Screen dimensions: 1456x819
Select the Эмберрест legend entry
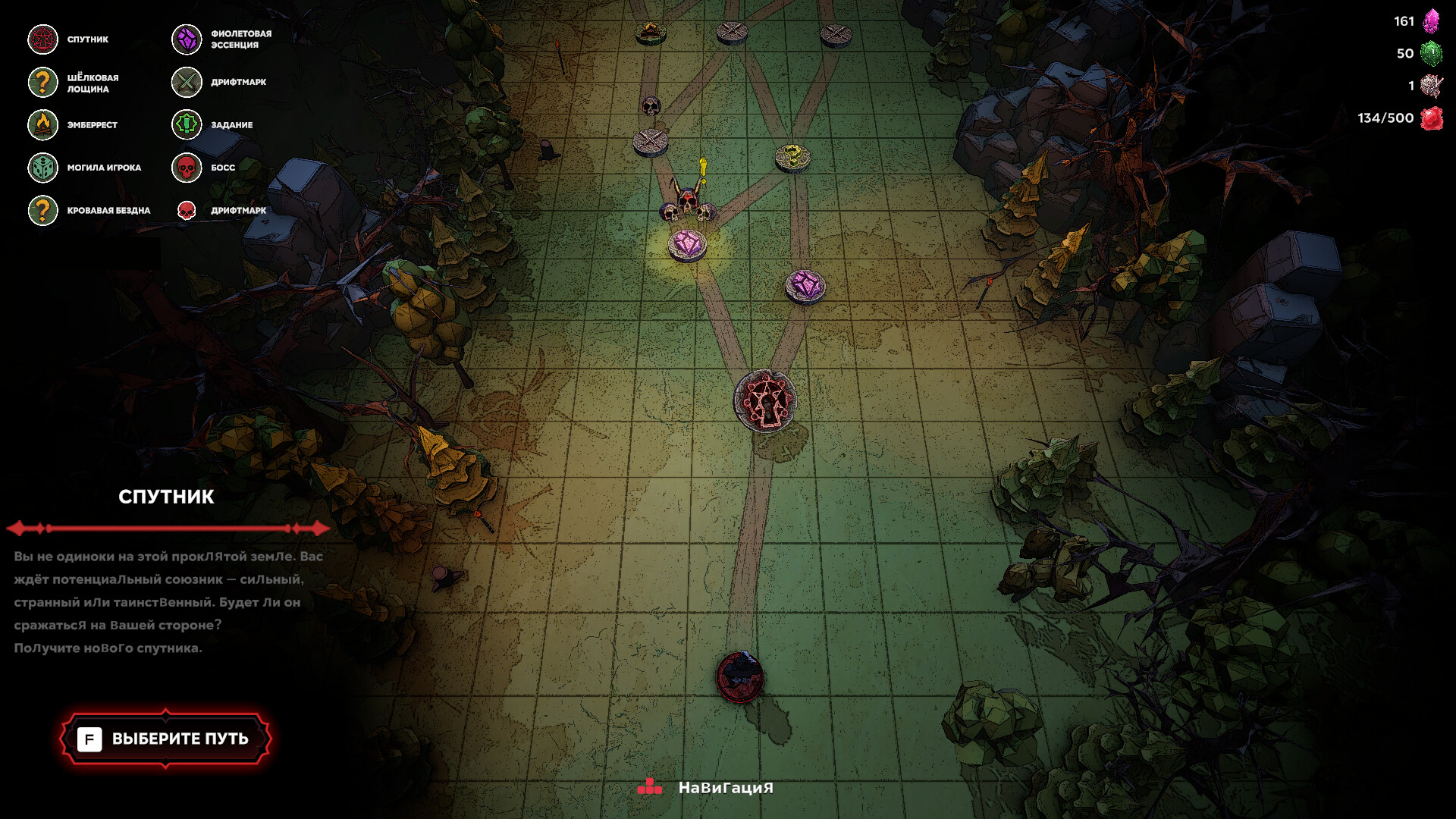tap(74, 125)
